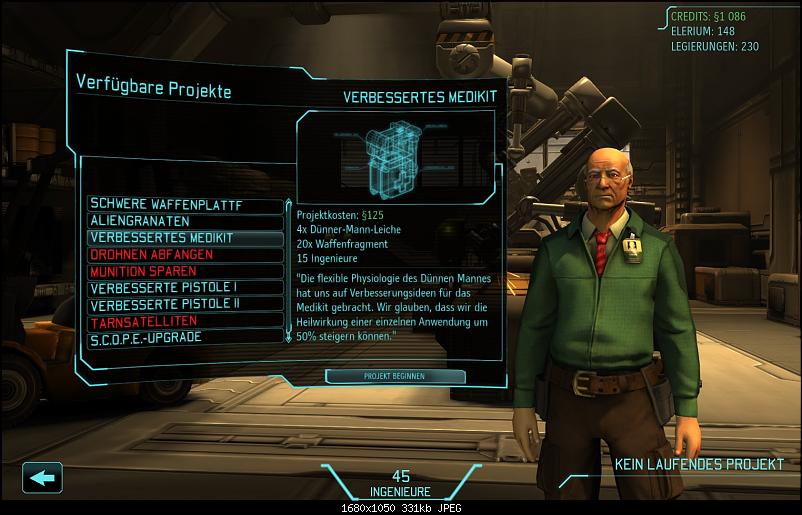Select the Tarnsatelliten project
Image resolution: width=802 pixels, height=515 pixels.
185,321
